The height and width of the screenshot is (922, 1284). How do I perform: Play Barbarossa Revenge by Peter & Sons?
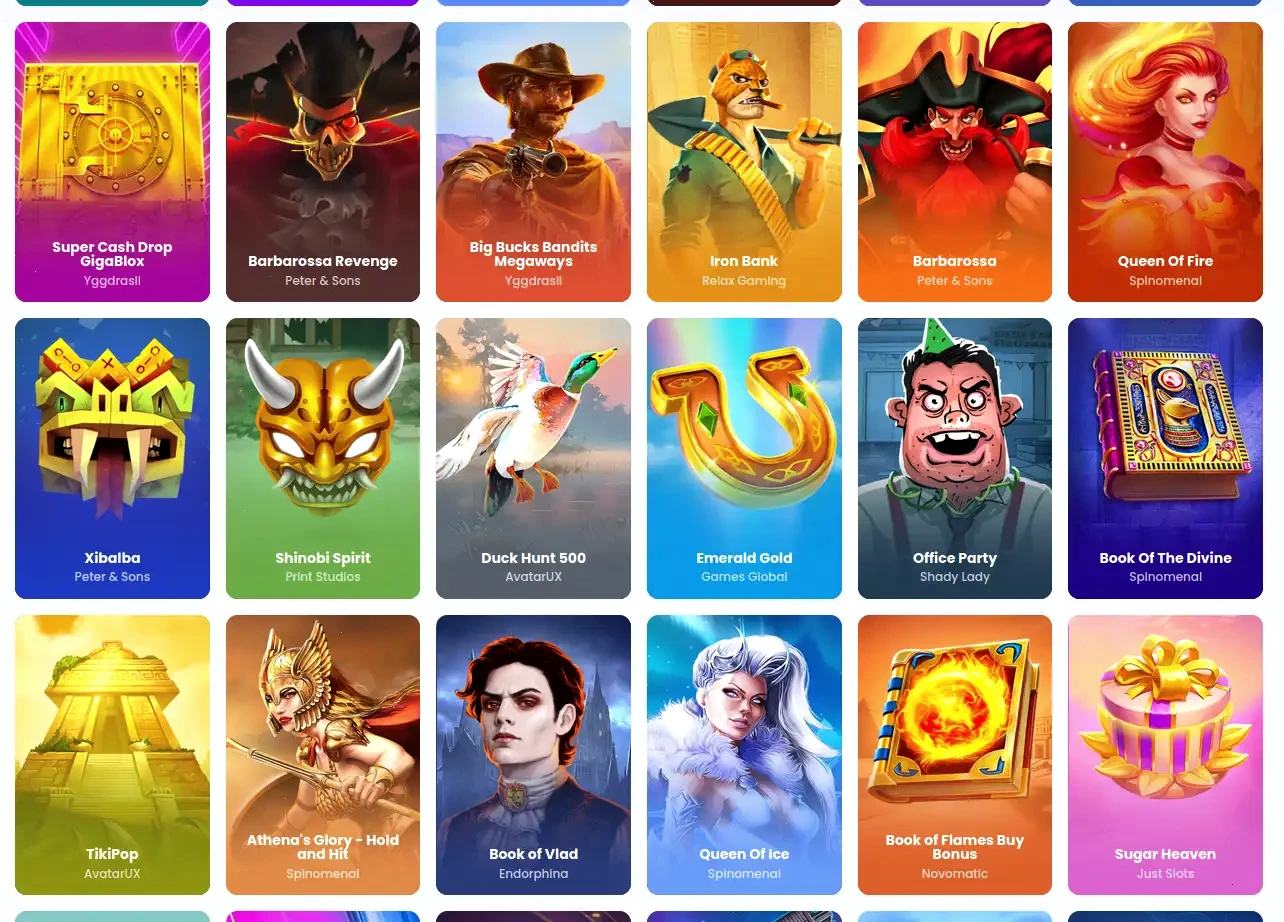click(322, 161)
